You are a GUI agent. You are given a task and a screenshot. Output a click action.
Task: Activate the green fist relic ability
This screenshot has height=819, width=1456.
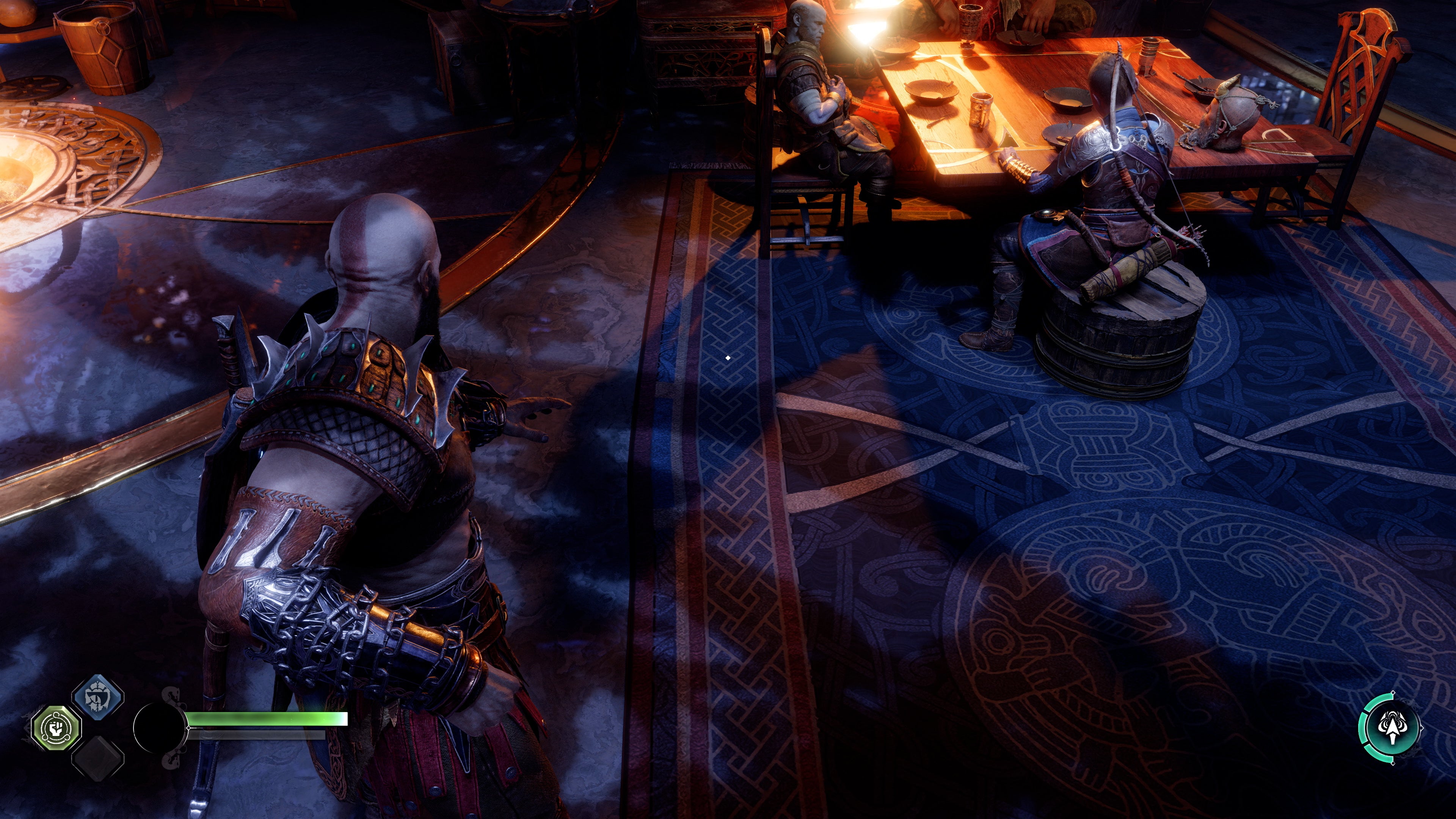(x=56, y=728)
